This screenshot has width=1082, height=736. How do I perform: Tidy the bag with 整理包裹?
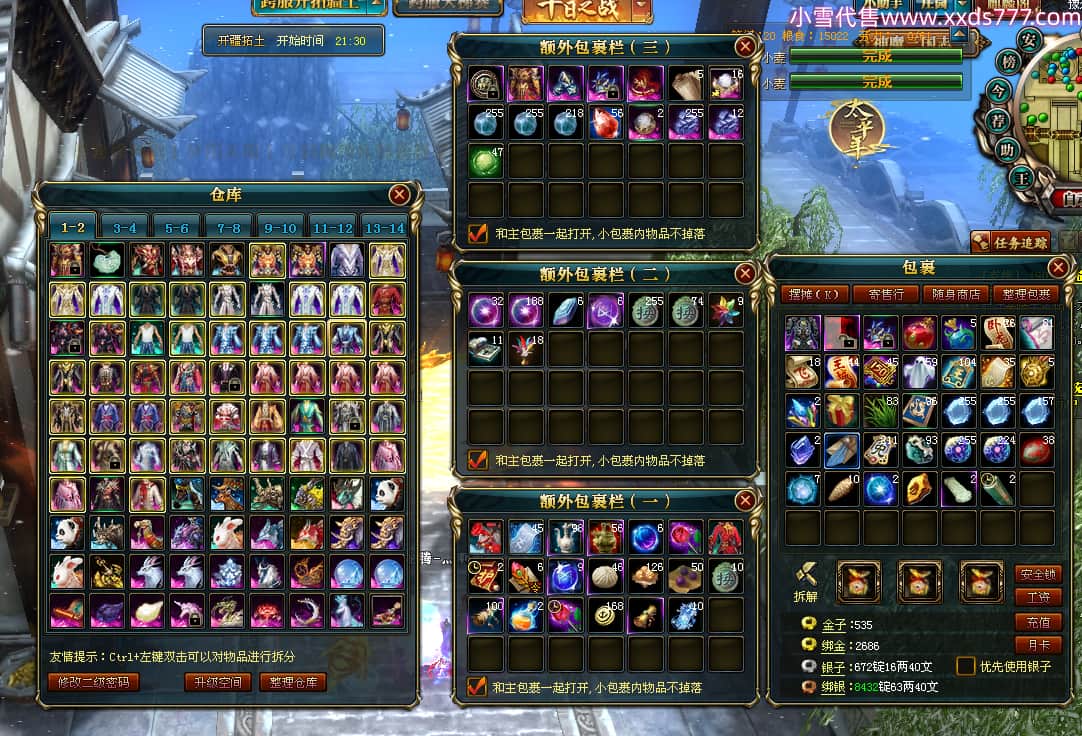(x=1026, y=294)
